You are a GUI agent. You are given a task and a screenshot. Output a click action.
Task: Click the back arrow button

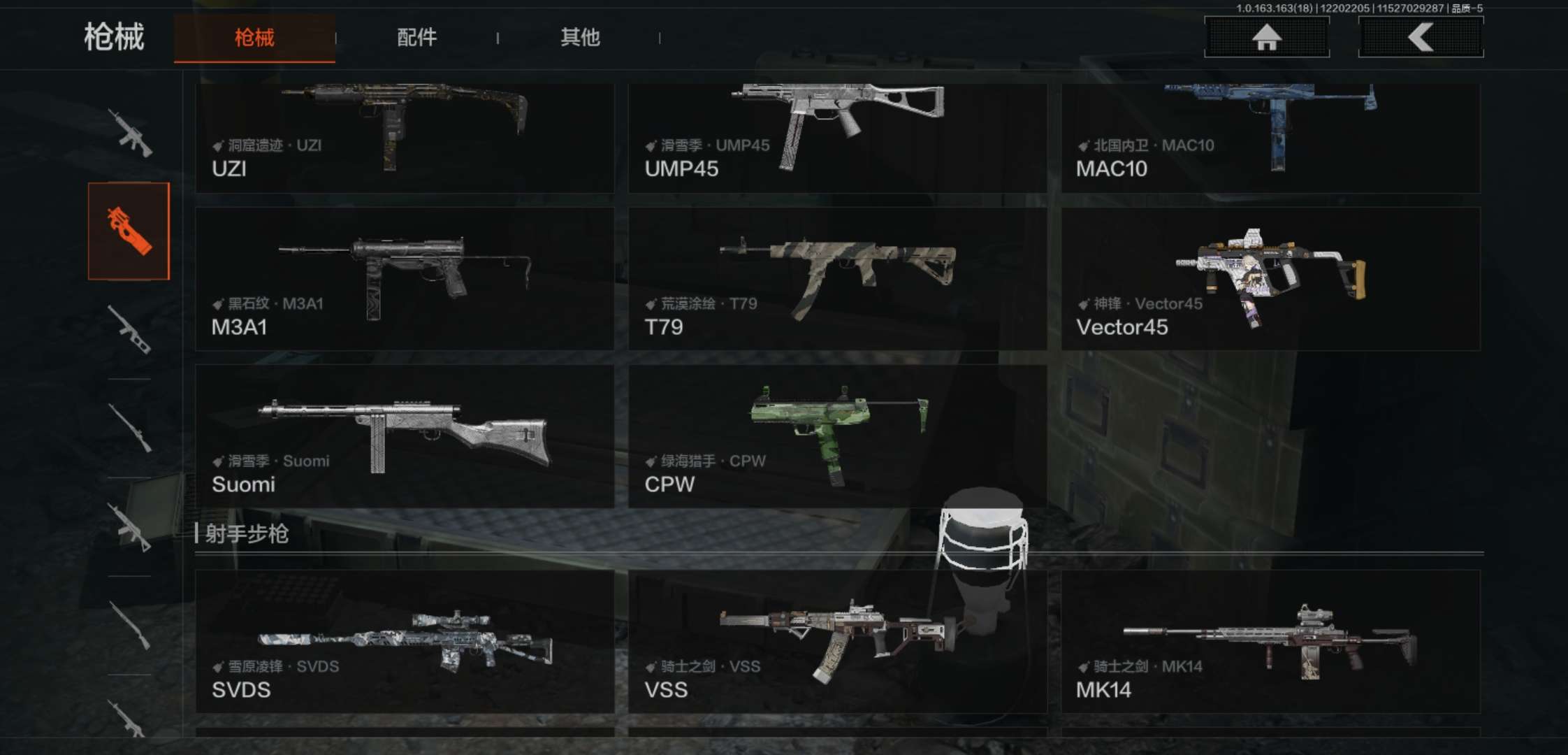click(1421, 37)
